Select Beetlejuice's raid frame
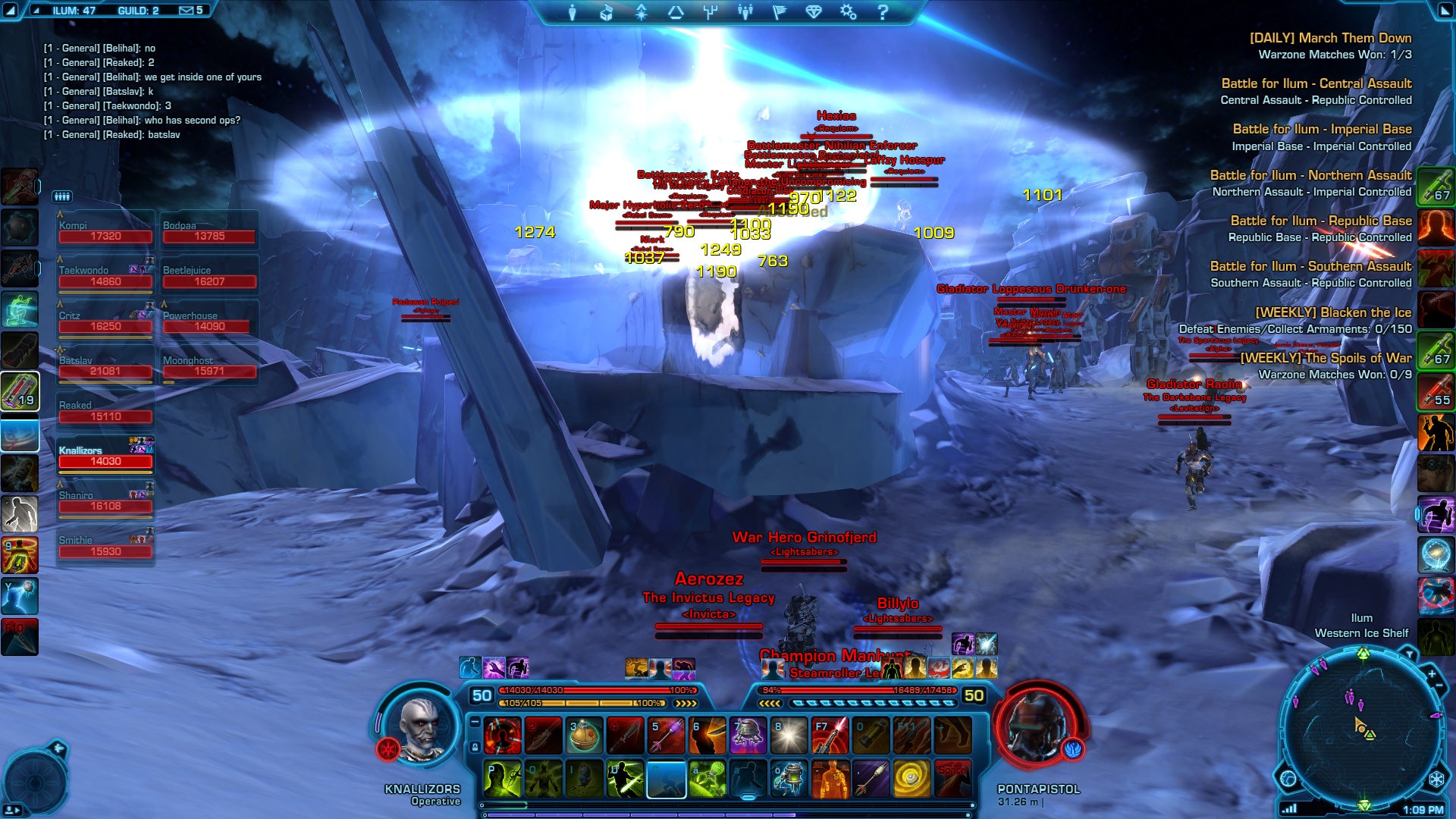 [209, 277]
